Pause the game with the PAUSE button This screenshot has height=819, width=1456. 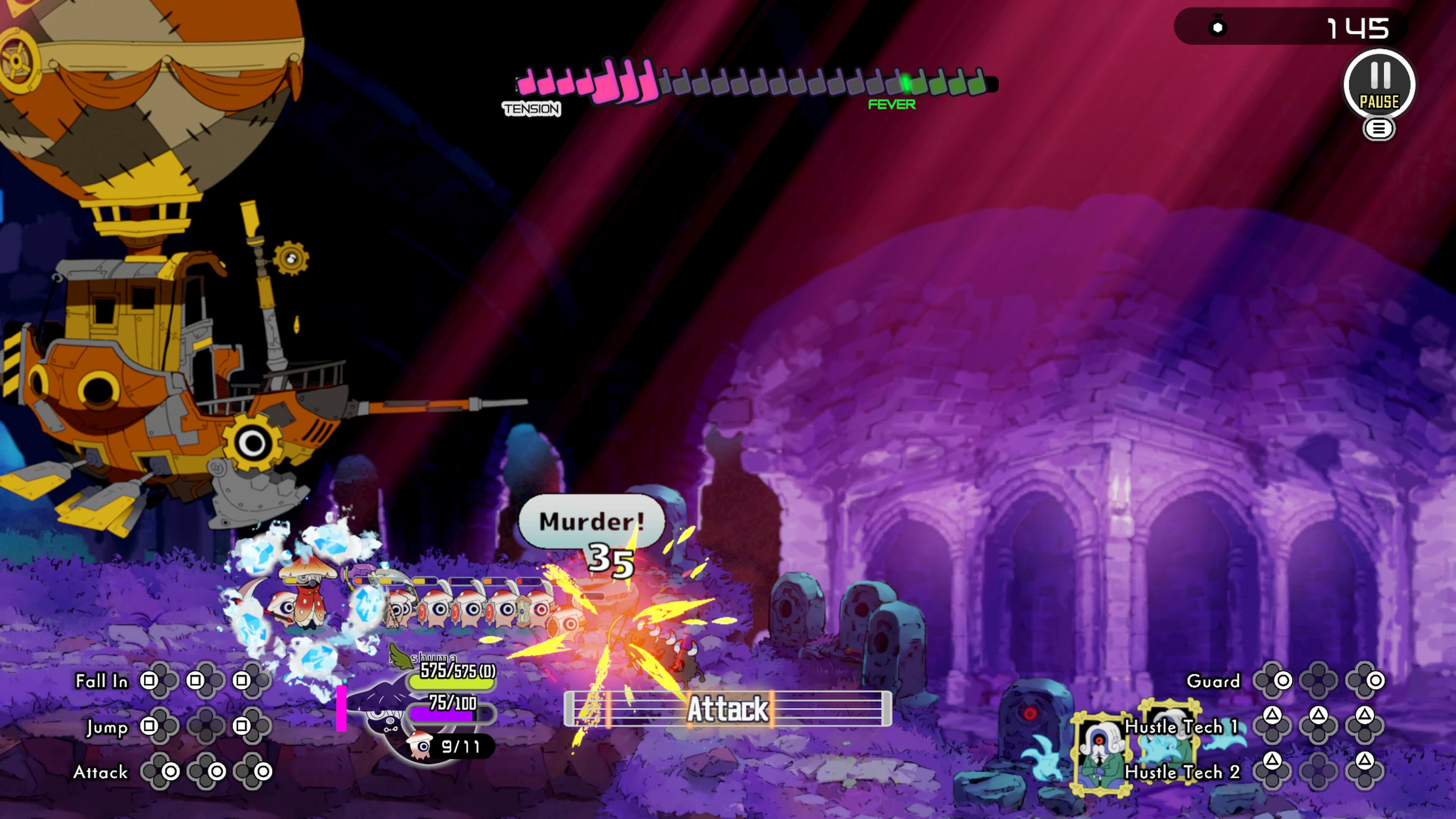[1379, 85]
